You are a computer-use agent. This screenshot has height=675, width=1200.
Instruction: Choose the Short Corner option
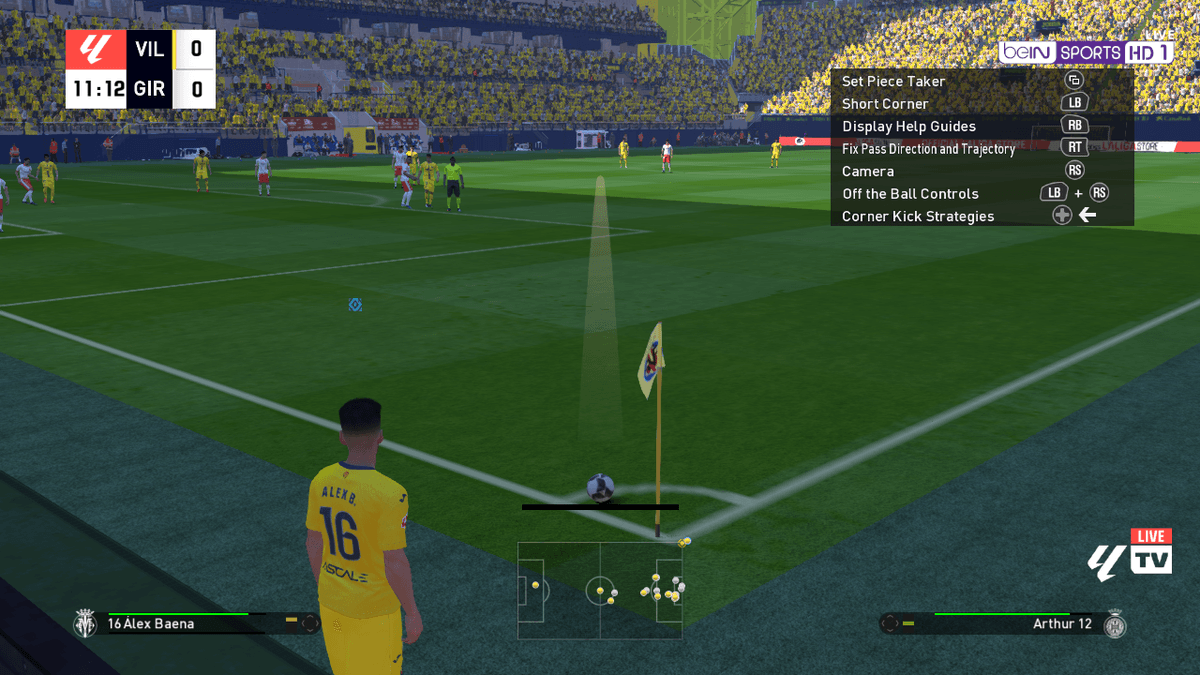885,104
